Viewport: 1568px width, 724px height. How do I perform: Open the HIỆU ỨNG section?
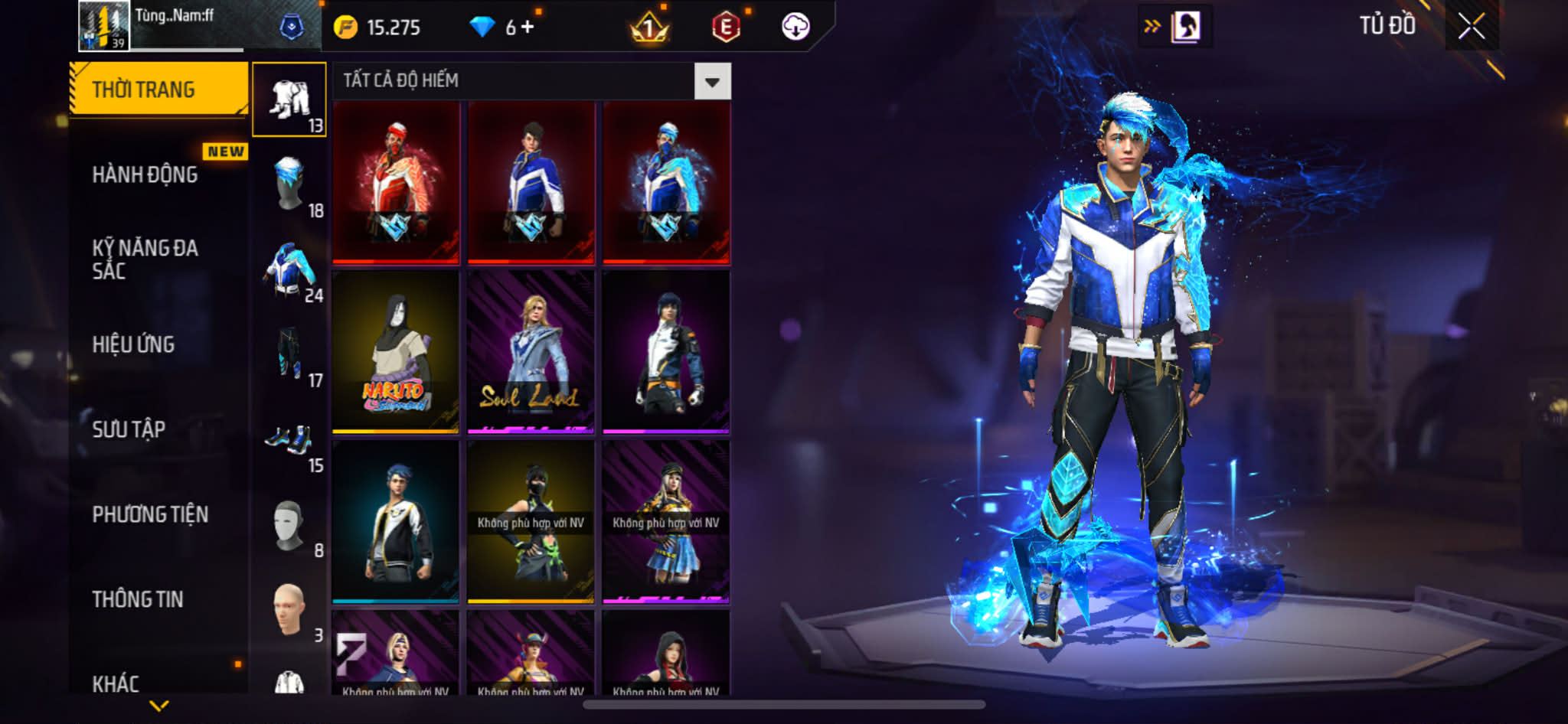(x=134, y=344)
